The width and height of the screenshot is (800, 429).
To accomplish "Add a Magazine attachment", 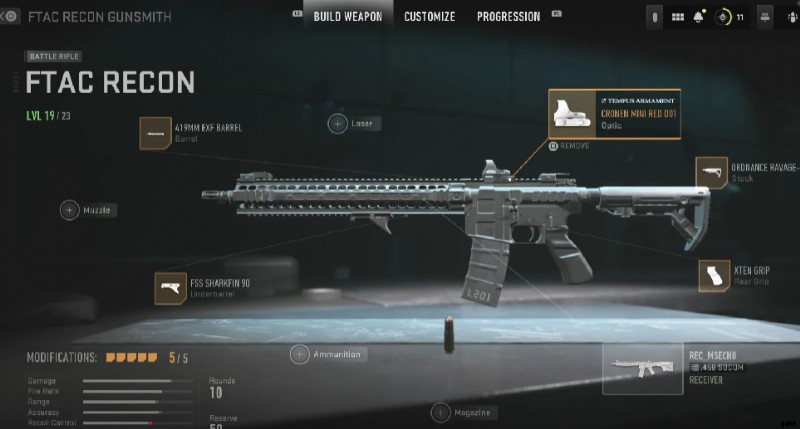I will [x=440, y=412].
